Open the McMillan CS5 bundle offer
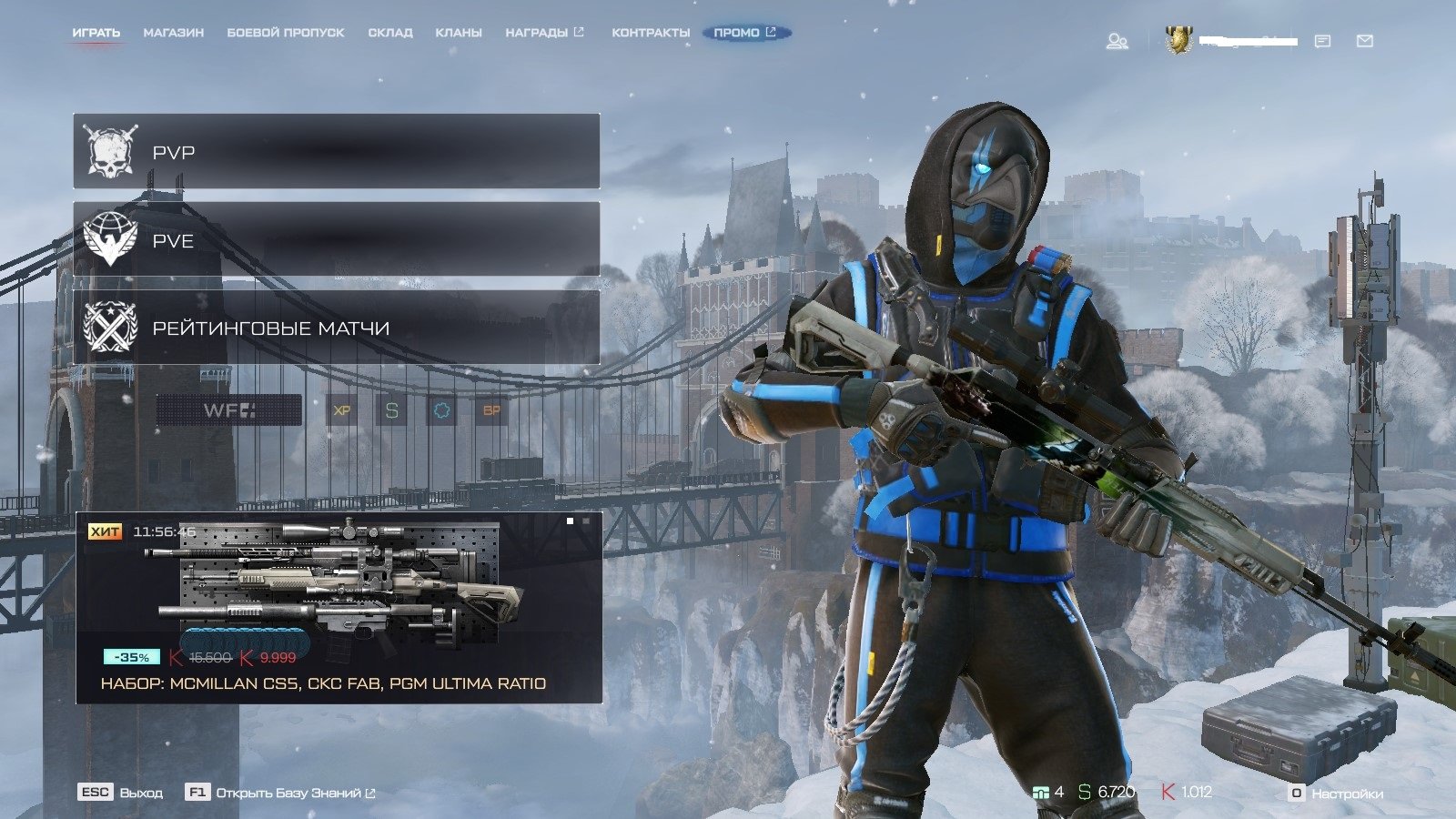1456x819 pixels. [338, 608]
